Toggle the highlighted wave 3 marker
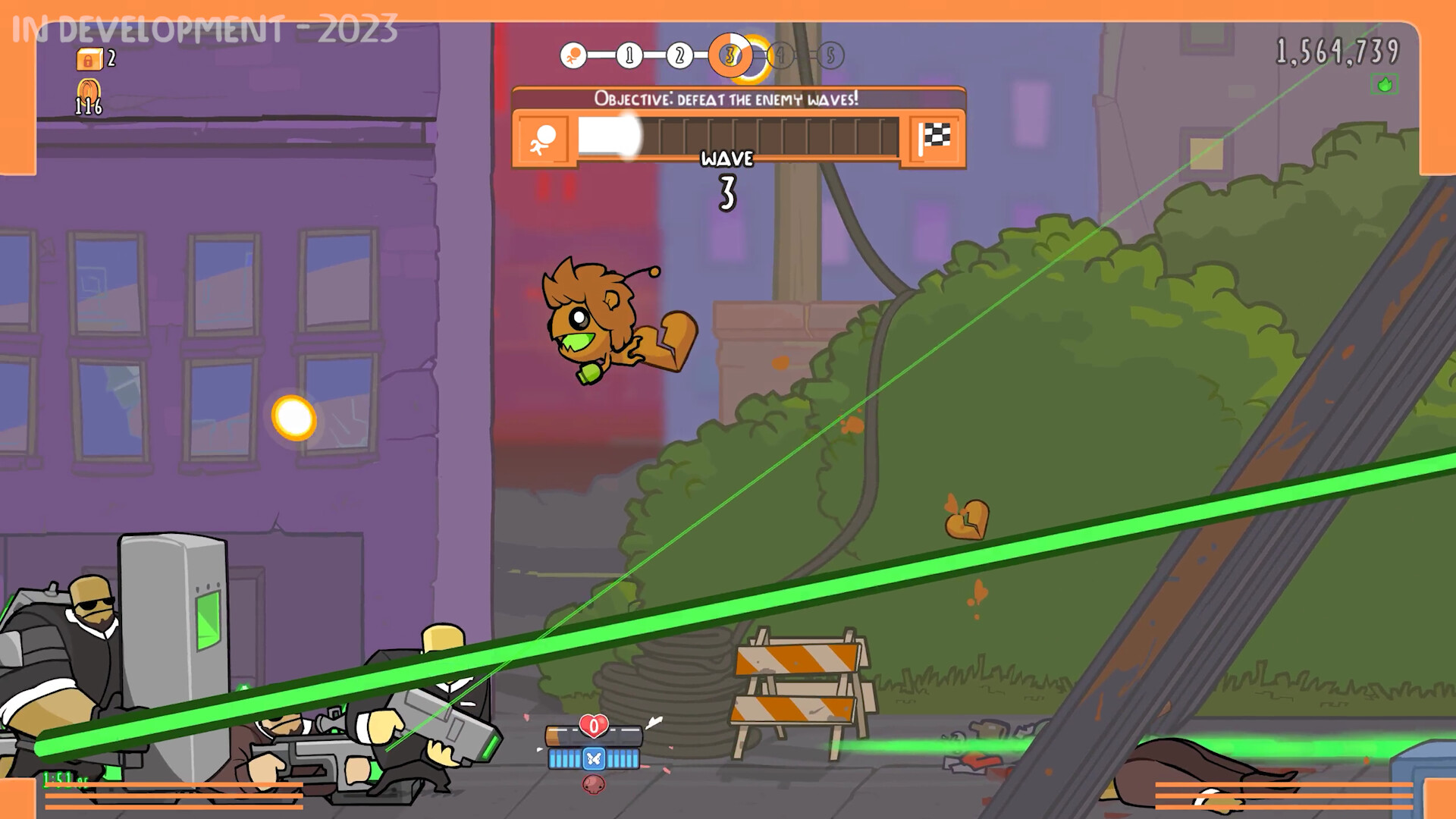Image resolution: width=1456 pixels, height=819 pixels. tap(730, 55)
